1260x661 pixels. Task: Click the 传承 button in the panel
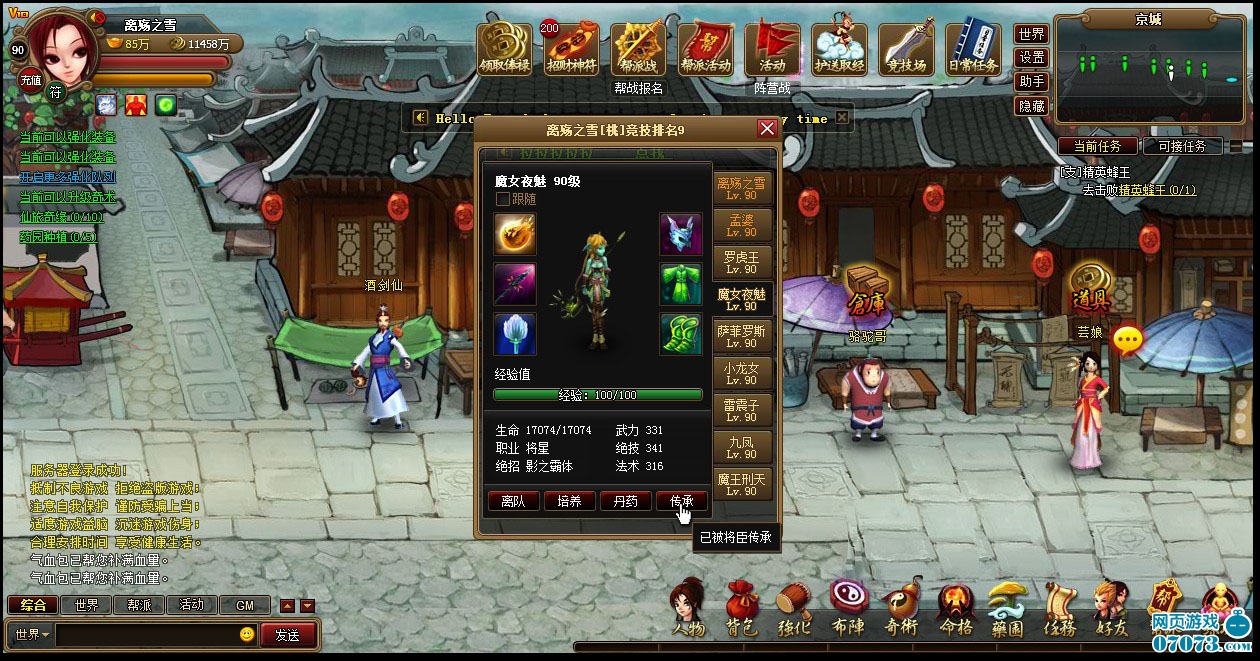tap(681, 501)
